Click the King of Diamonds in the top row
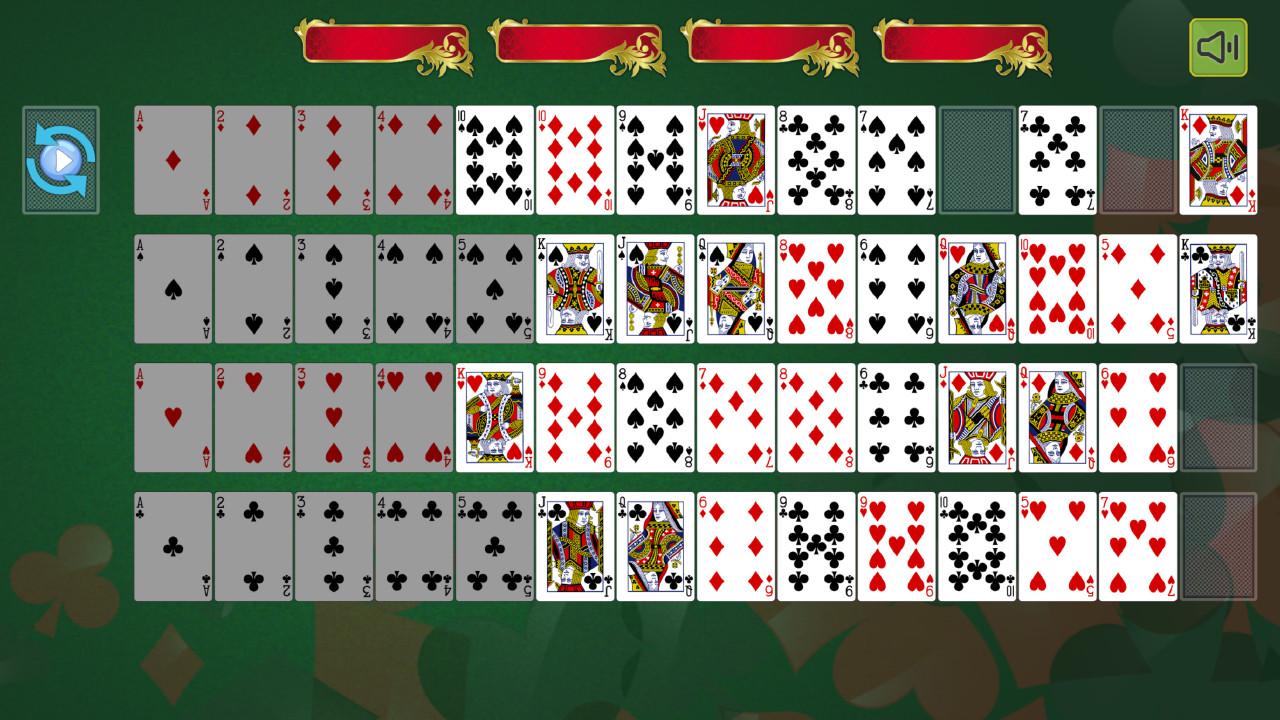Screen dimensions: 1280x720 point(1218,159)
